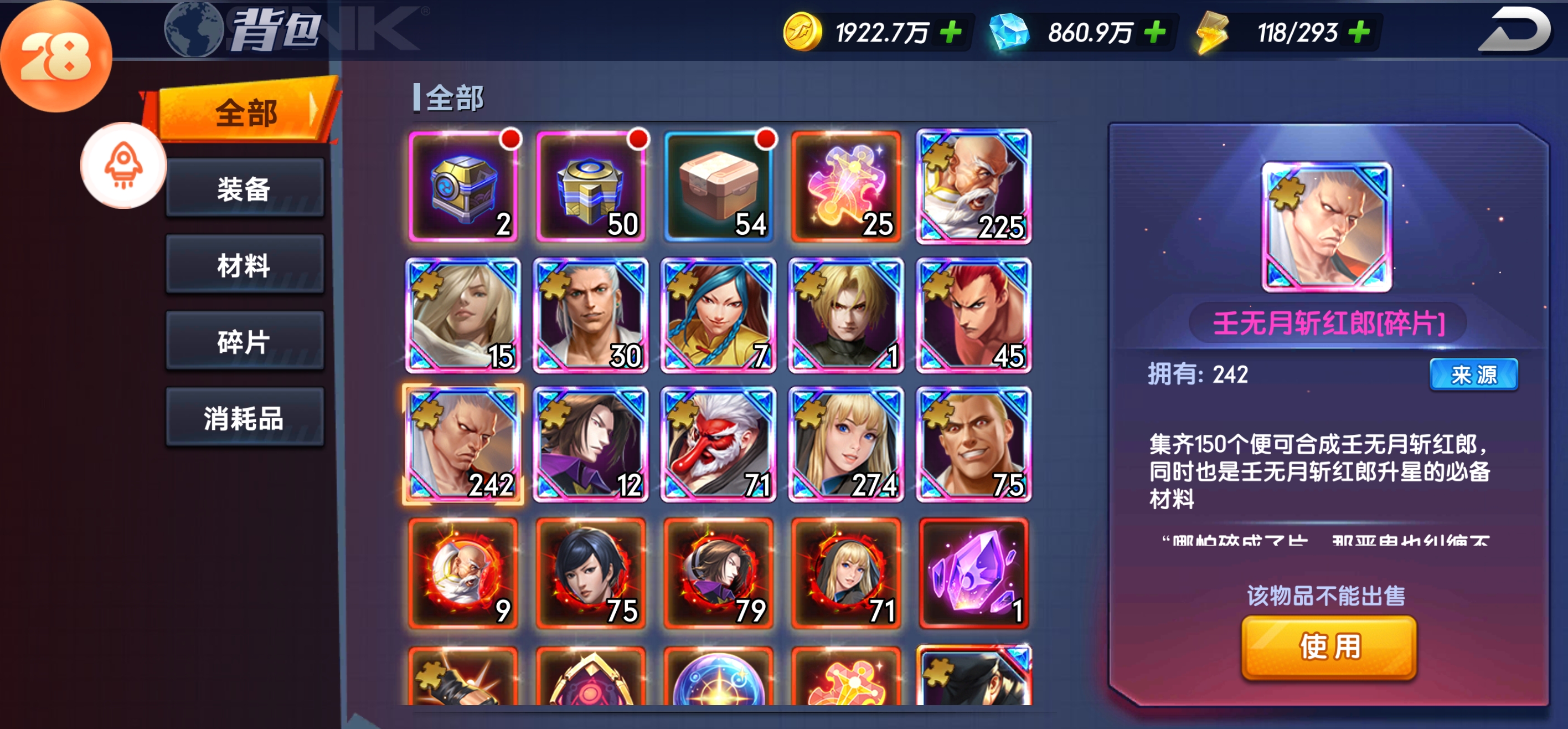The height and width of the screenshot is (729, 1568).
Task: Refill stamina with the plus button
Action: pos(1359,32)
